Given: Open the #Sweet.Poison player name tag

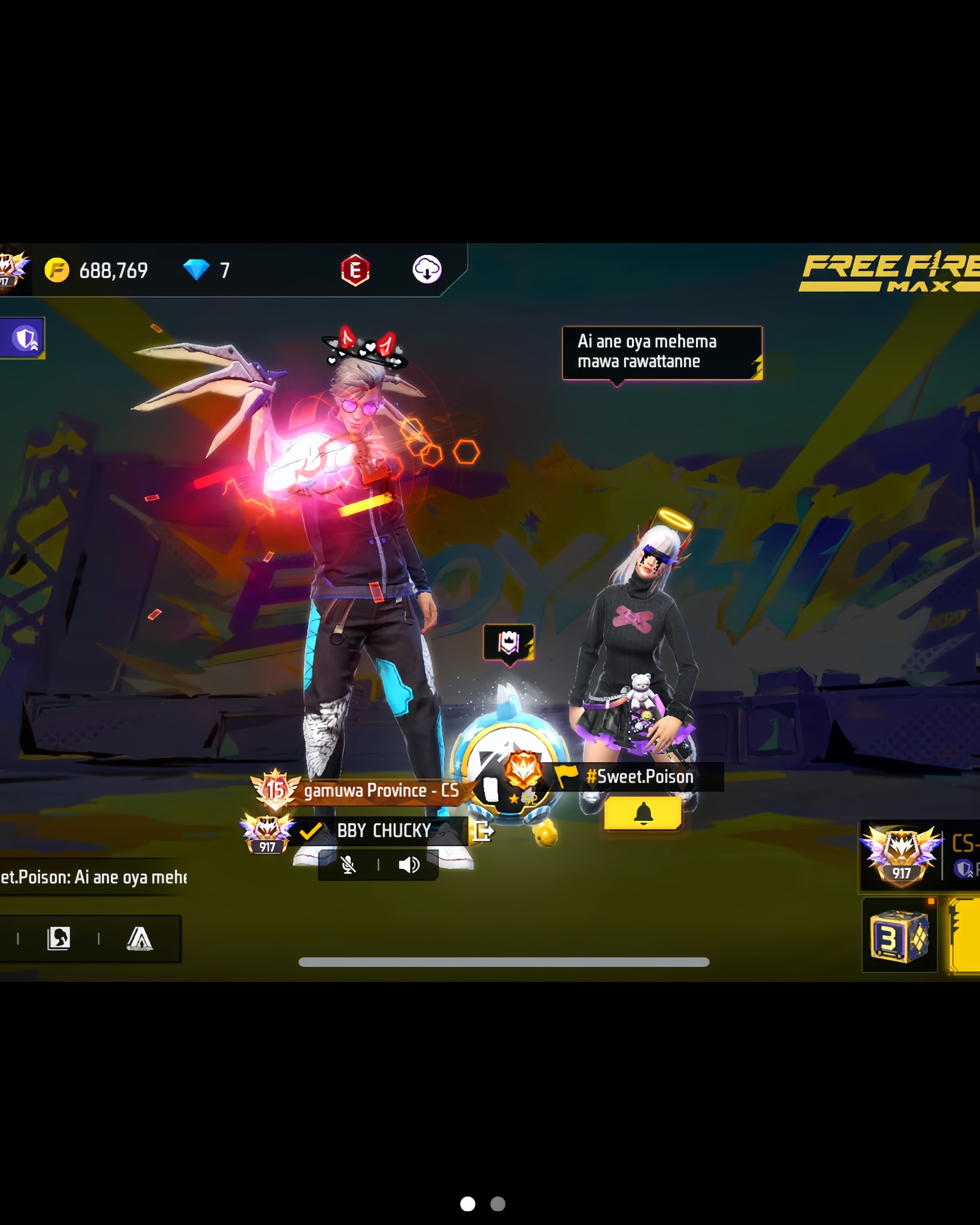Looking at the screenshot, I should (639, 777).
